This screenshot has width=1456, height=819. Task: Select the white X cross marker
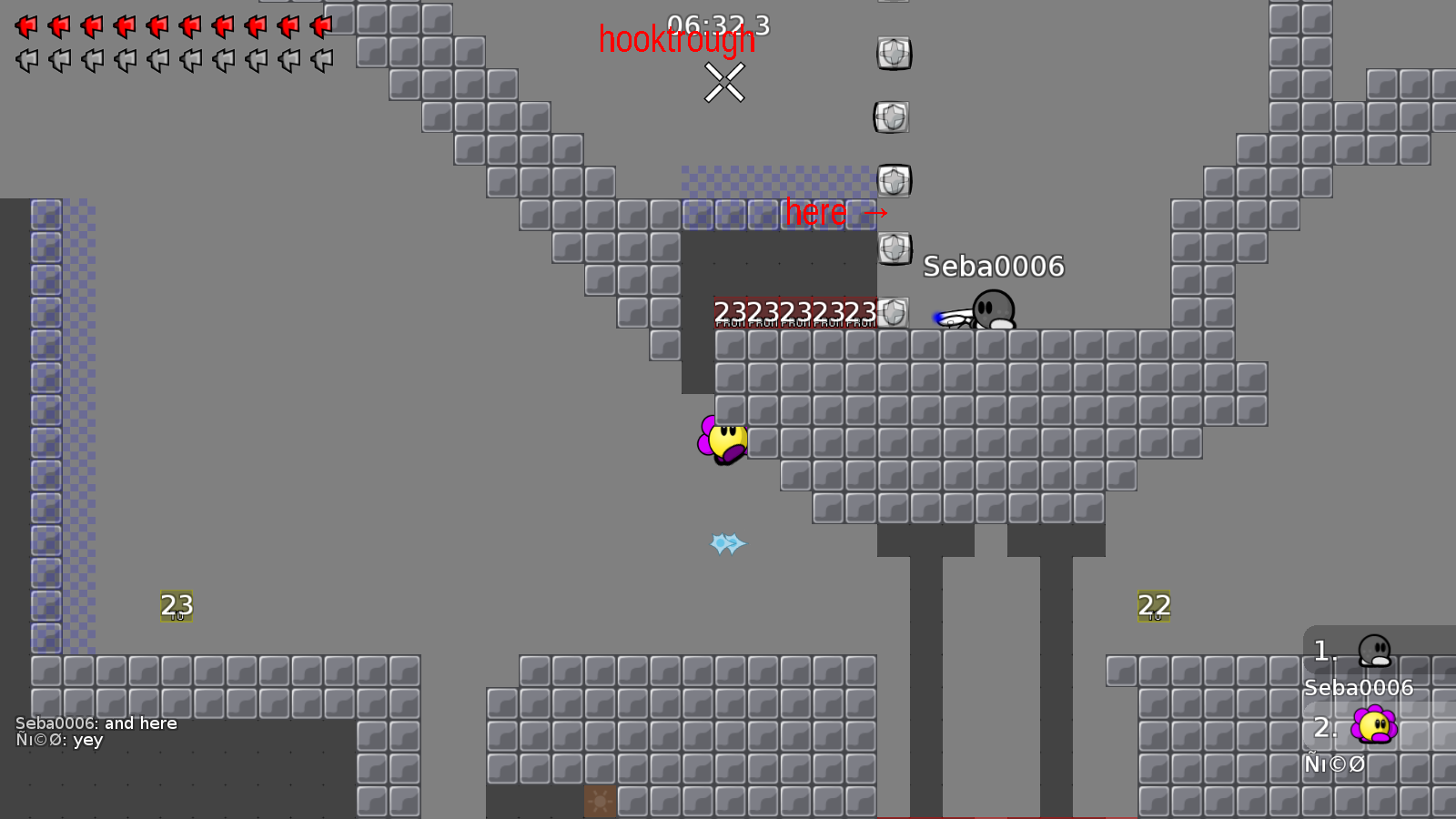coord(725,85)
